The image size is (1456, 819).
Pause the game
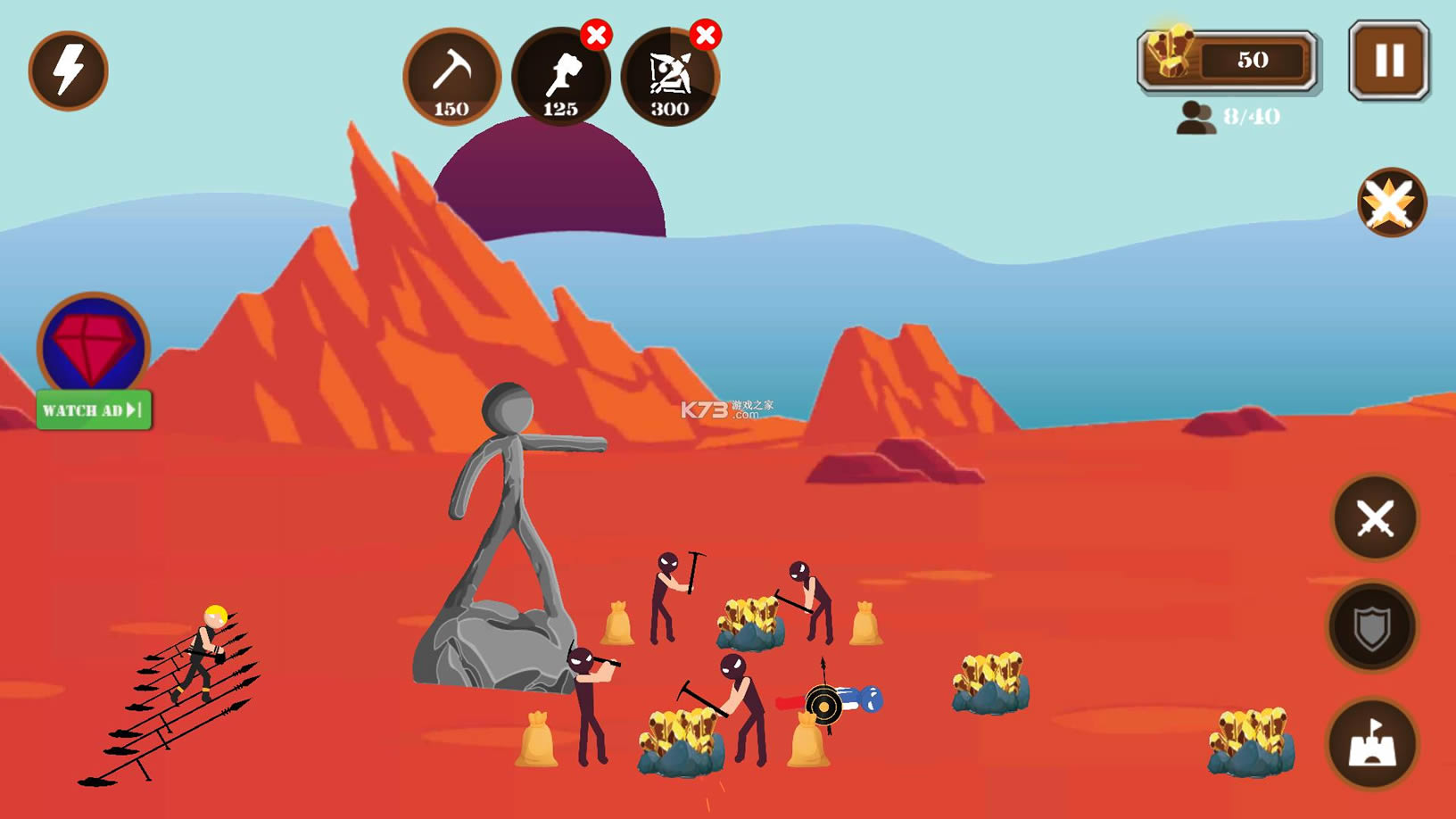pos(1388,61)
